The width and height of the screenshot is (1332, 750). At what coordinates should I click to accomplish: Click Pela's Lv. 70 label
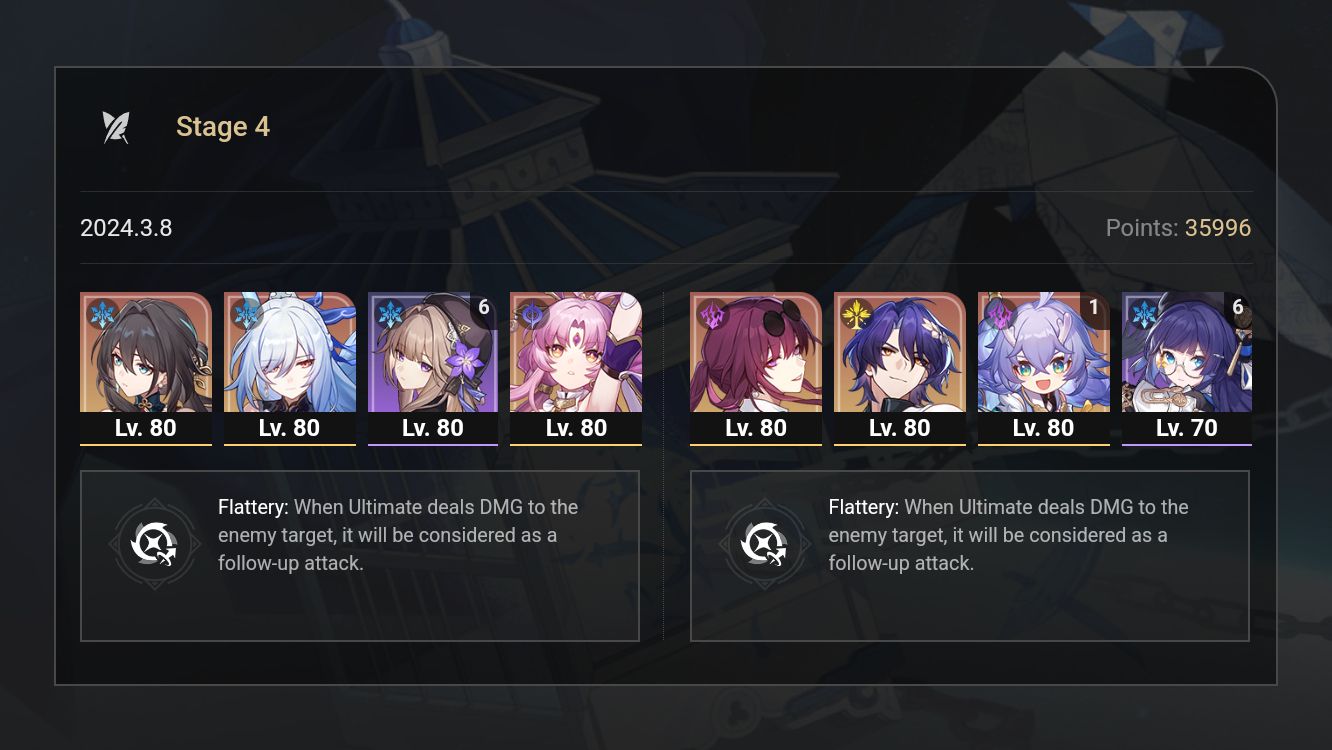tap(1187, 427)
